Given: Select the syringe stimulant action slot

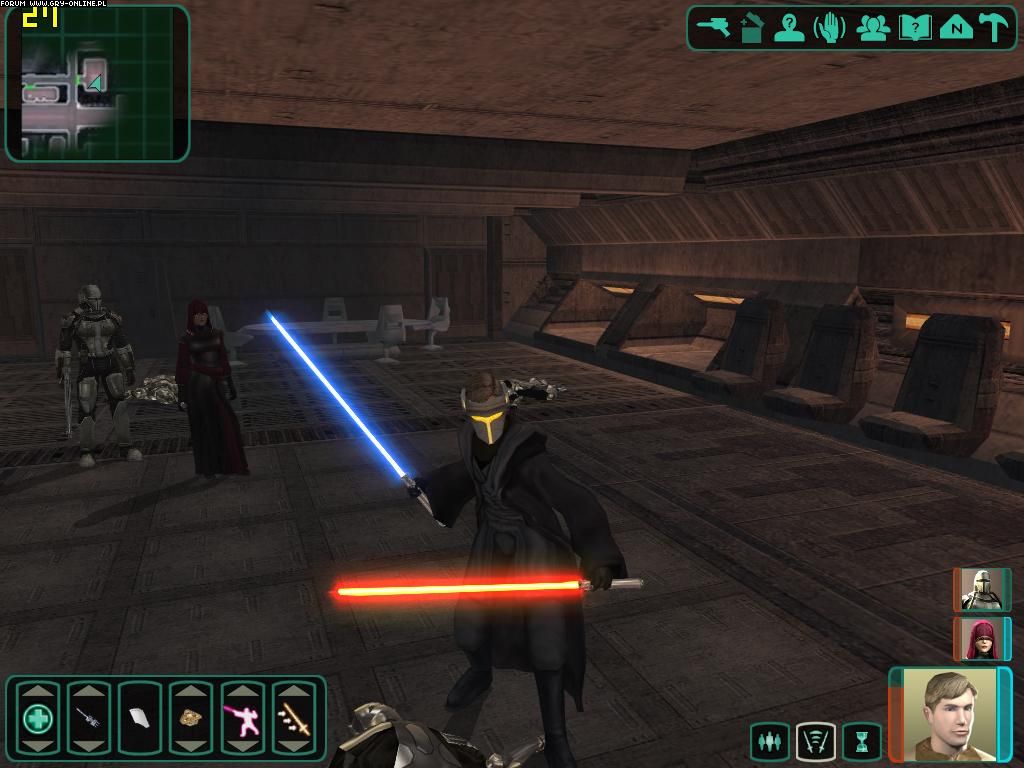Looking at the screenshot, I should (x=88, y=717).
